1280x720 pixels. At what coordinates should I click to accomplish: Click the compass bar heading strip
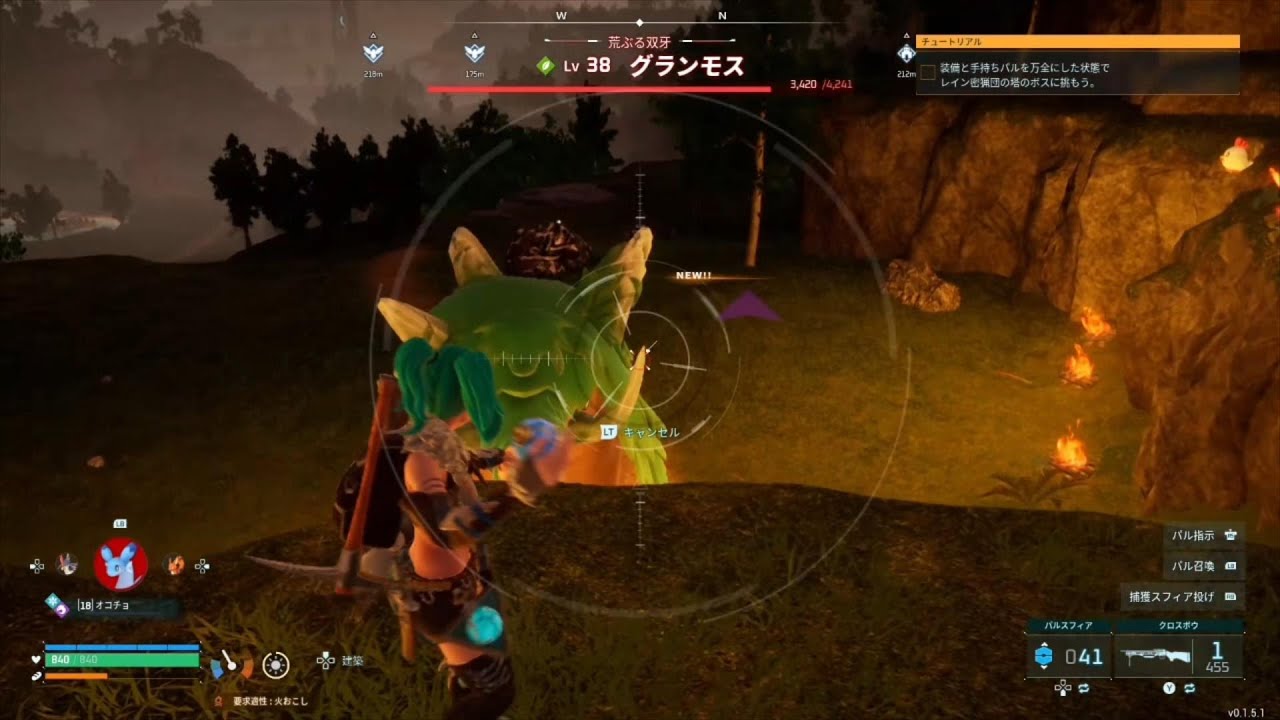click(640, 21)
